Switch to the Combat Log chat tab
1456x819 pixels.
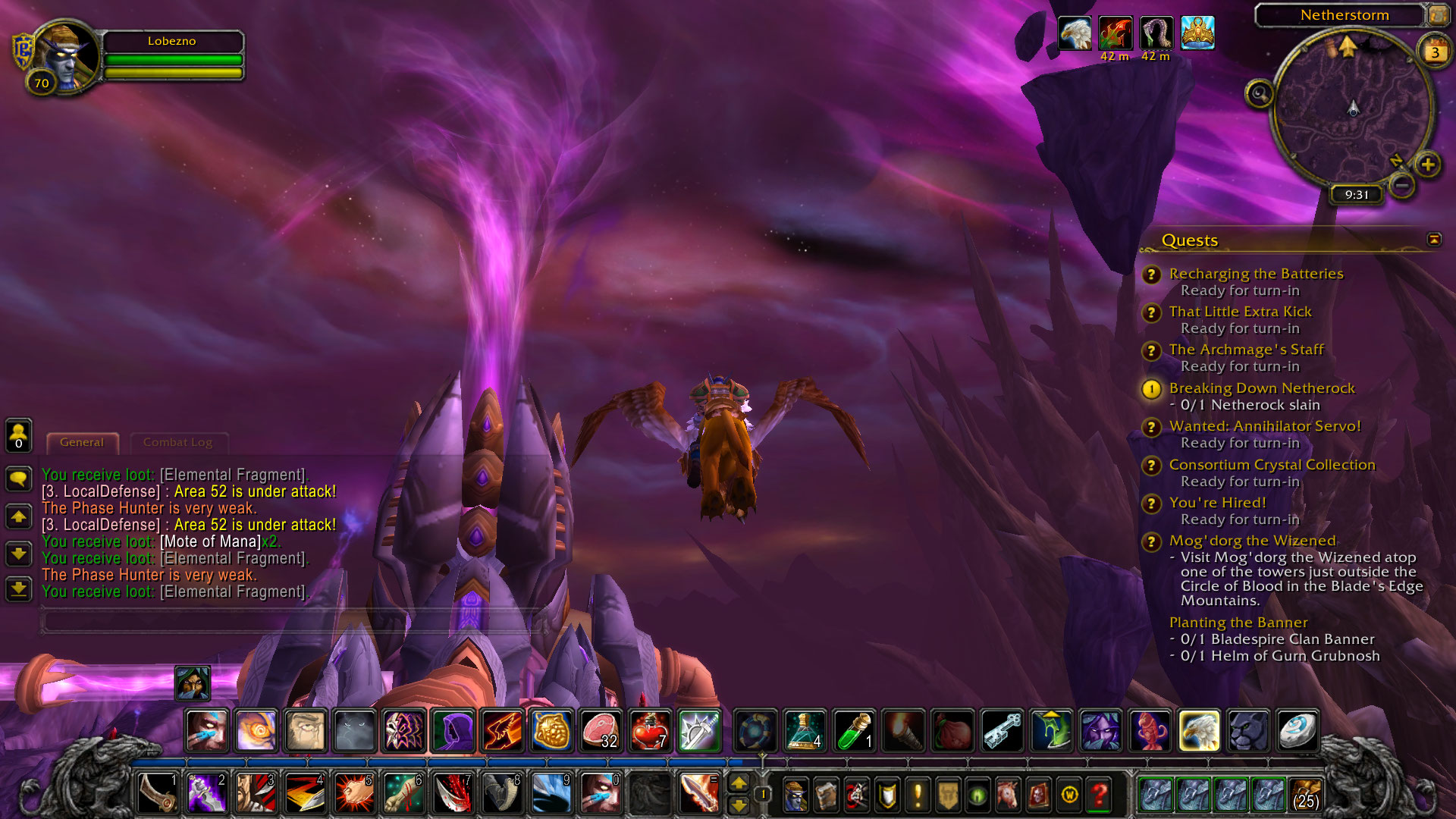pos(177,442)
